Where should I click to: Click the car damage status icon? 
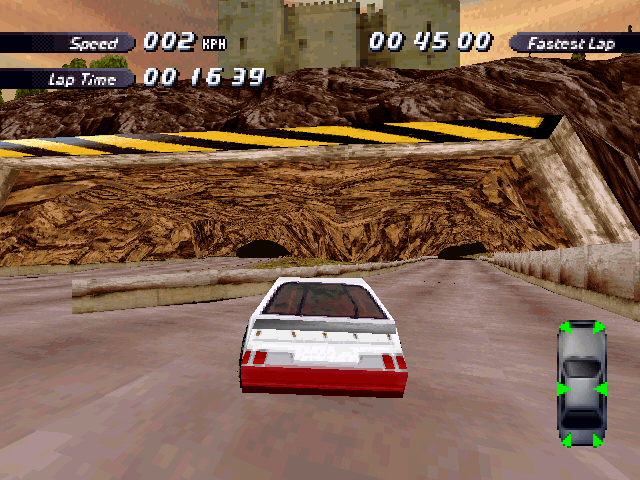581,384
